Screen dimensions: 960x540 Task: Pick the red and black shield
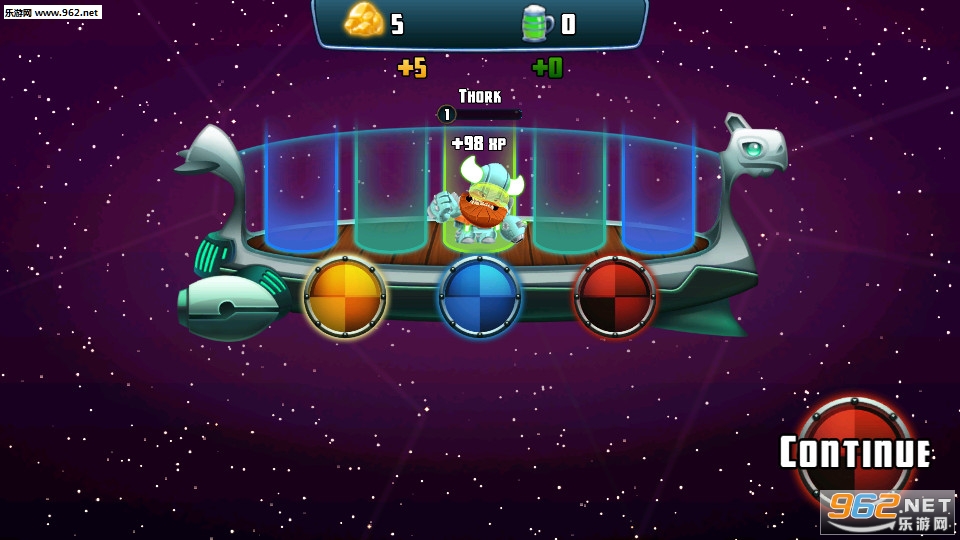click(x=615, y=296)
